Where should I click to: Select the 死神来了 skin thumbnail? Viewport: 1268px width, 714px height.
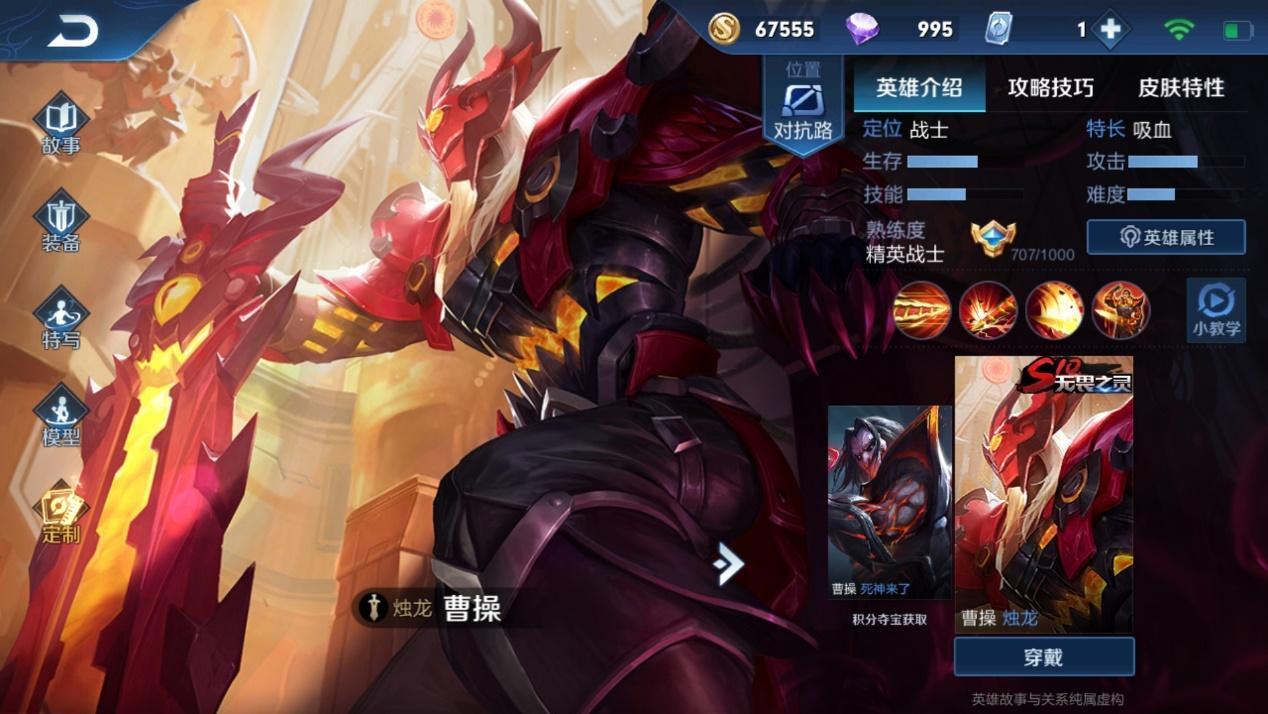tap(890, 500)
